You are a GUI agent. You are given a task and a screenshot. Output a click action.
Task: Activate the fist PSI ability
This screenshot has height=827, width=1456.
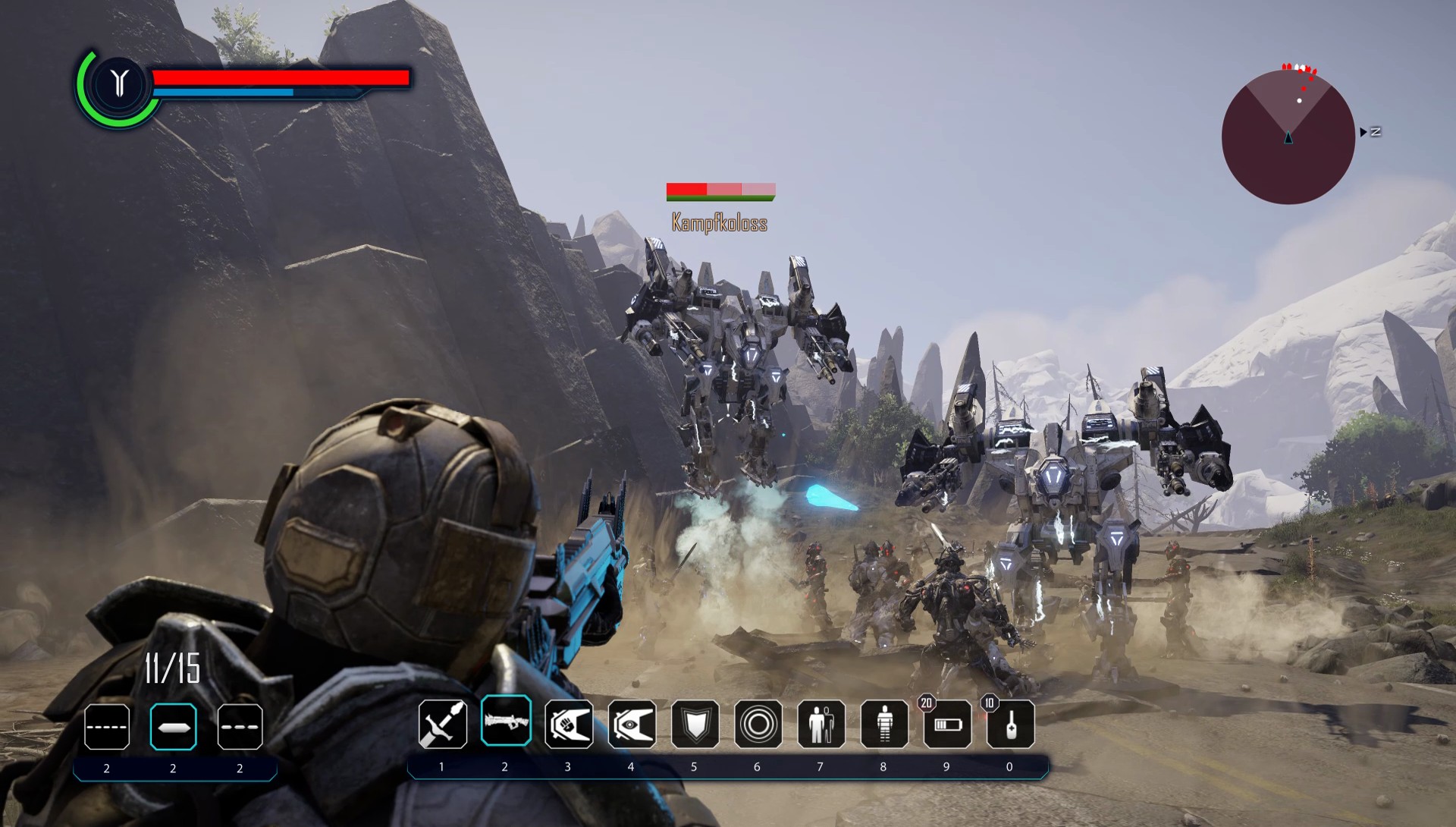569,724
